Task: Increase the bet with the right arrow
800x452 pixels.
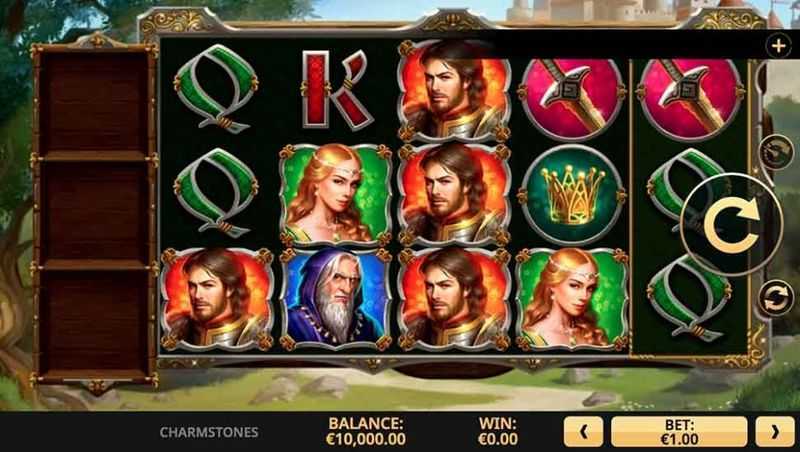Action: pos(774,432)
